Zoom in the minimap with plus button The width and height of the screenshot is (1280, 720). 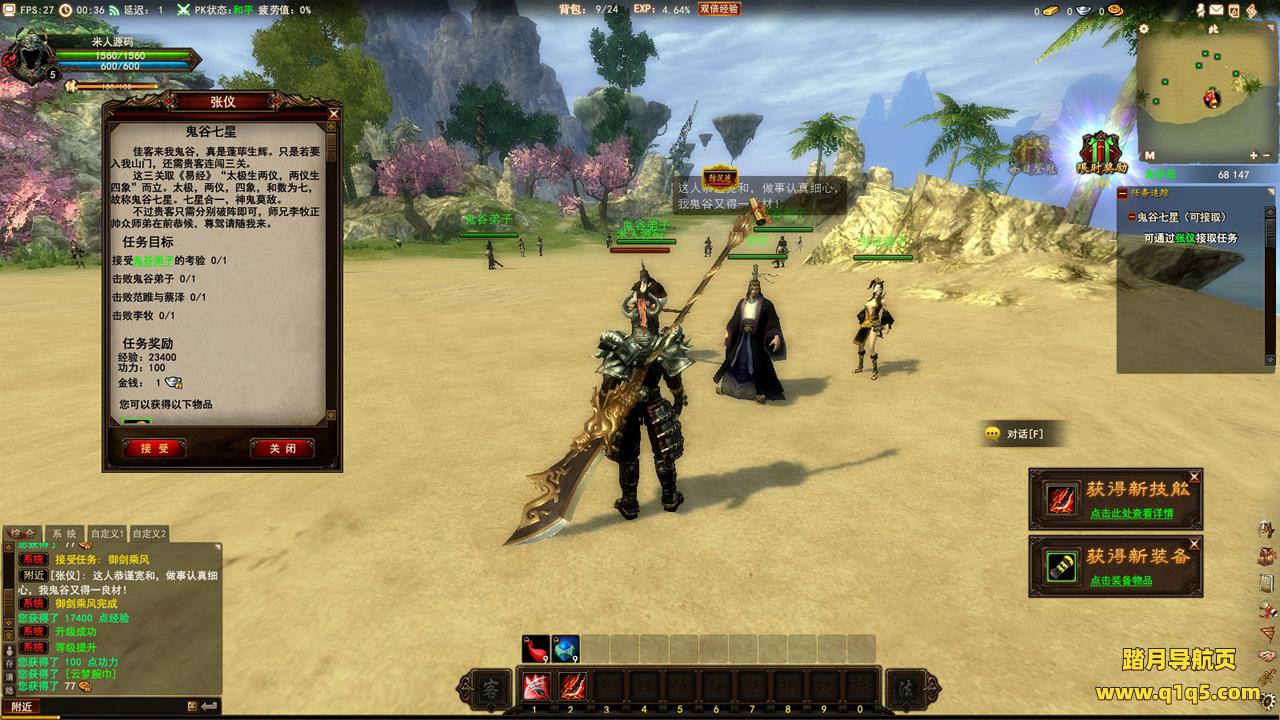point(1254,156)
